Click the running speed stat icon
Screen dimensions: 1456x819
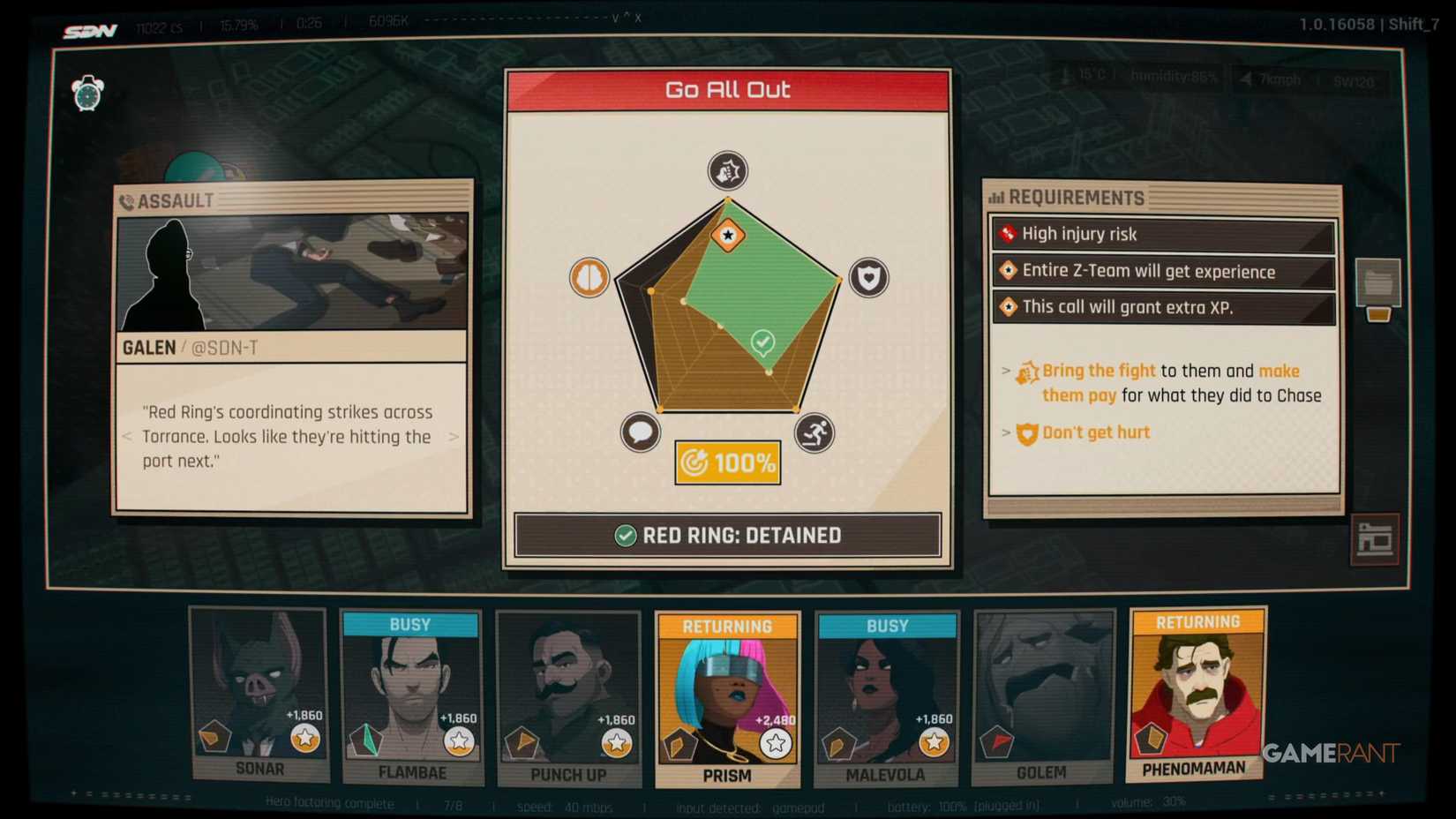(x=814, y=433)
